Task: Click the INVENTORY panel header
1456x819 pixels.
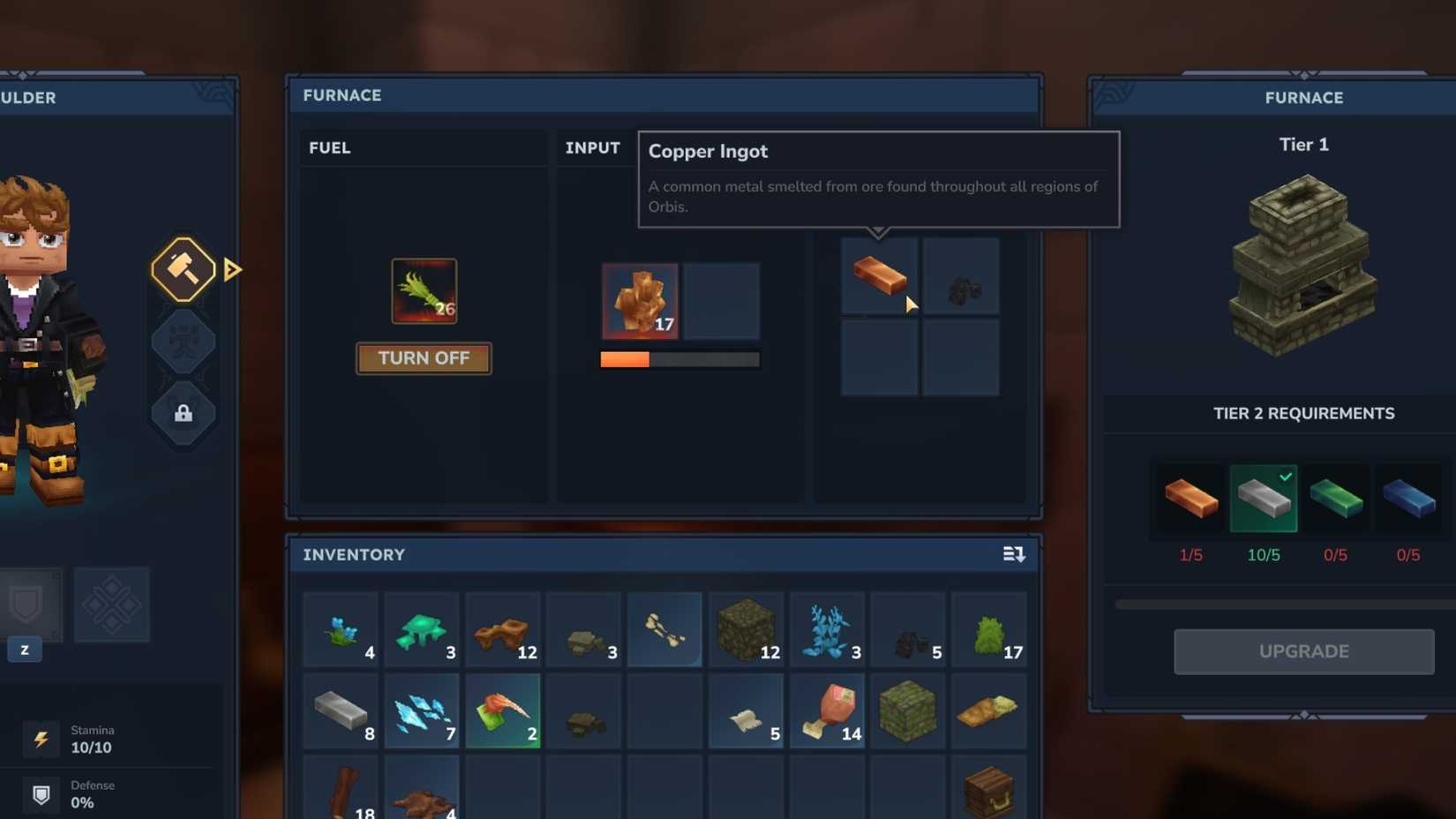Action: 354,554
